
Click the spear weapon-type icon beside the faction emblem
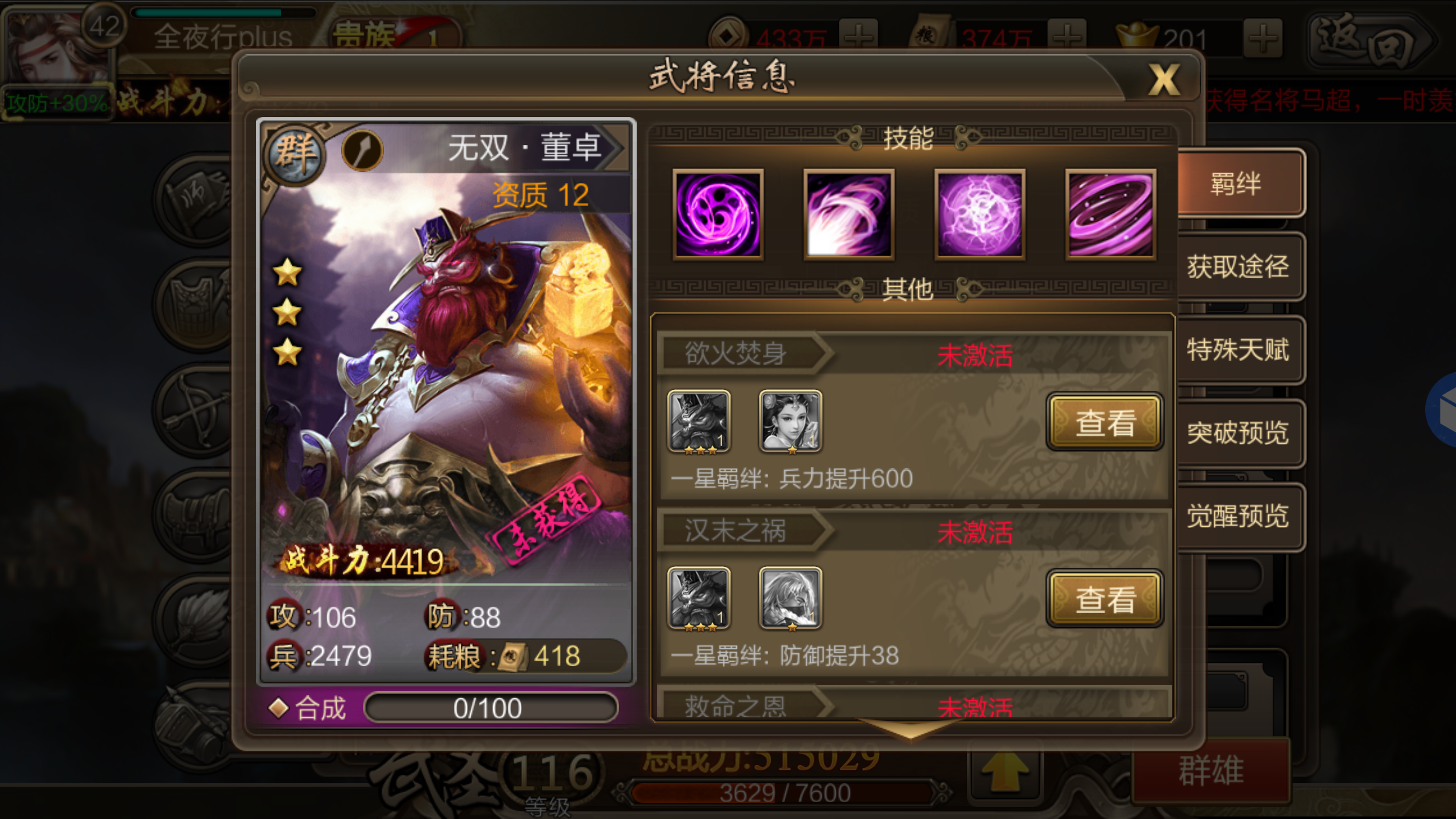(362, 150)
